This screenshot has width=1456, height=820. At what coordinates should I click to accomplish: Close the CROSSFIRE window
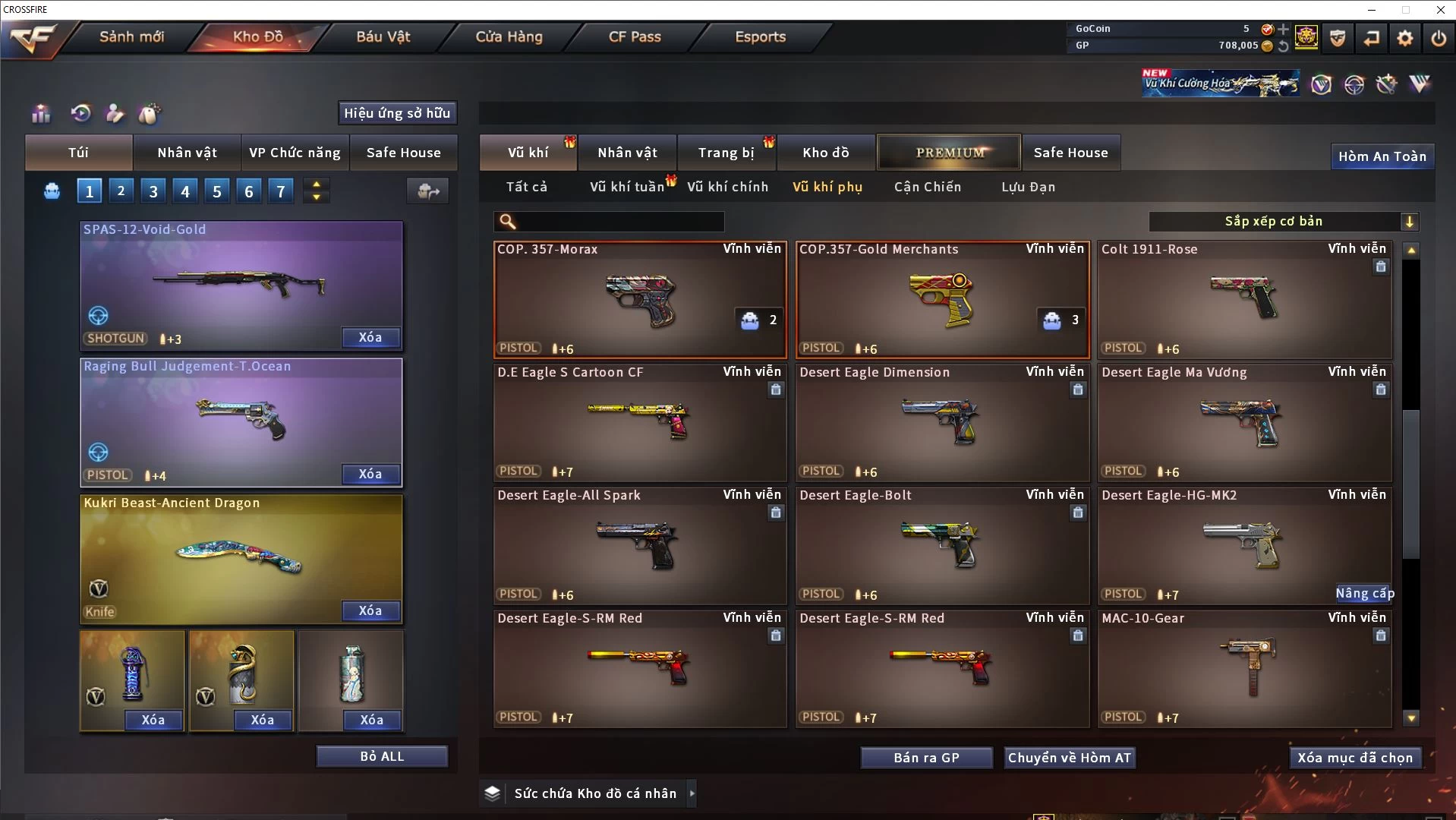click(1440, 10)
